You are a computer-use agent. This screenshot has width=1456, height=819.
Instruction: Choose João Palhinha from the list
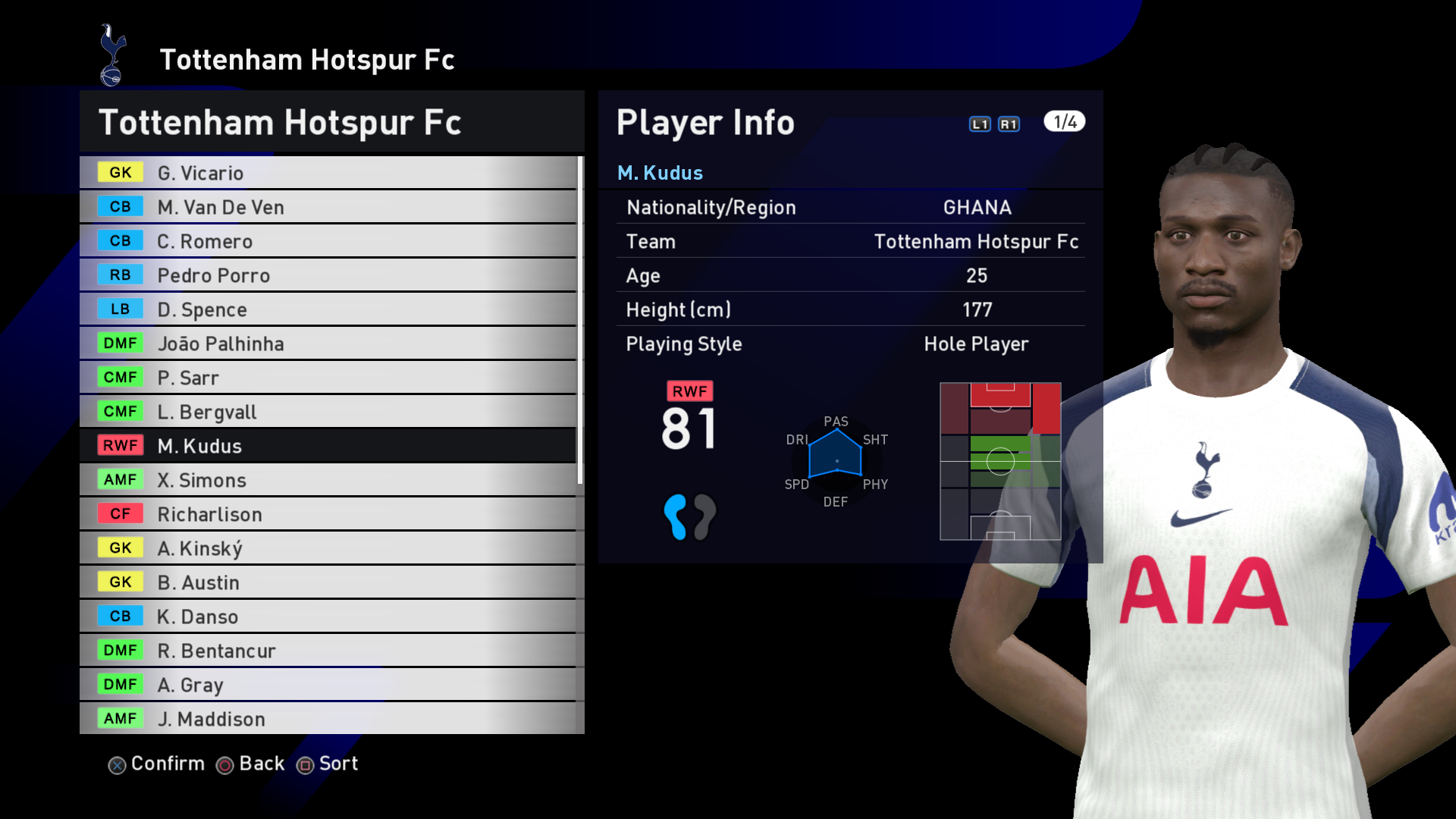(x=328, y=344)
